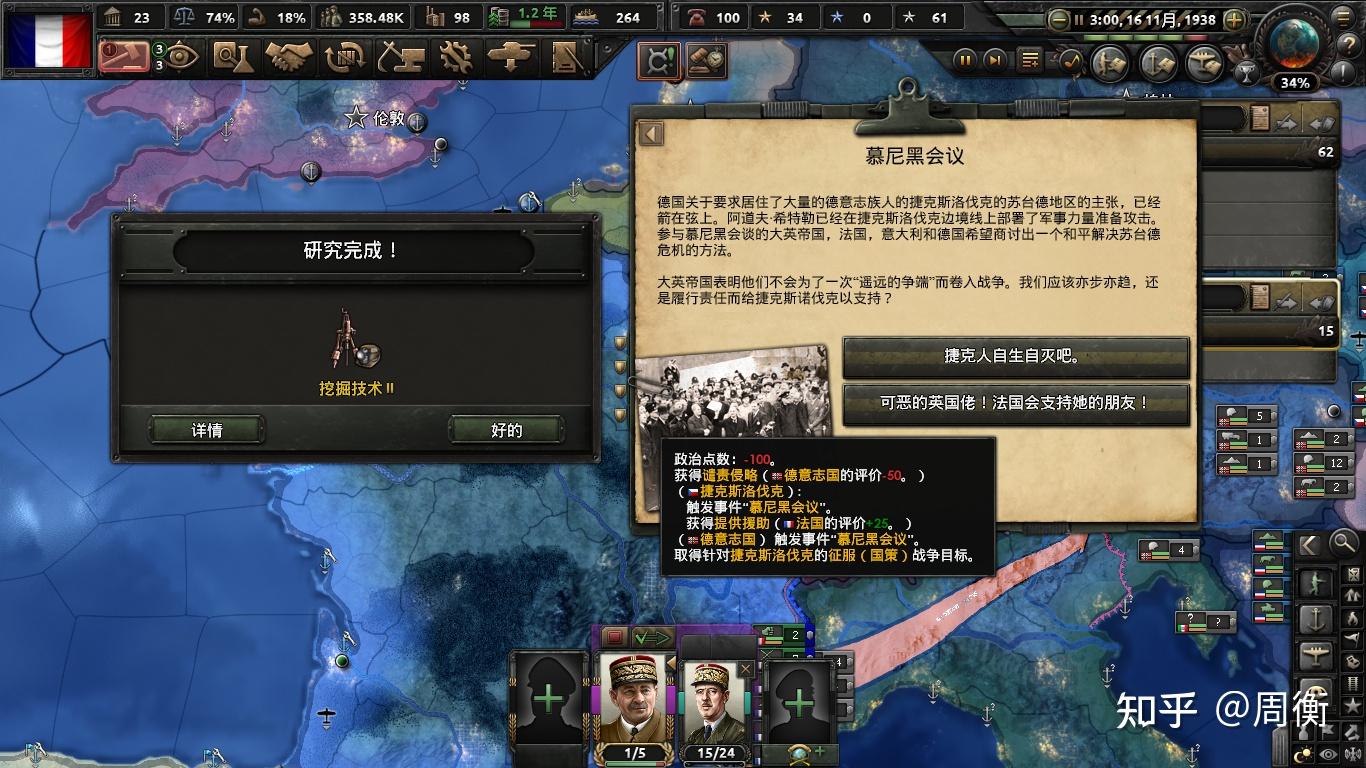The width and height of the screenshot is (1366, 768).
Task: Open the main menu (hamburger icon top right)
Action: 1344,17
